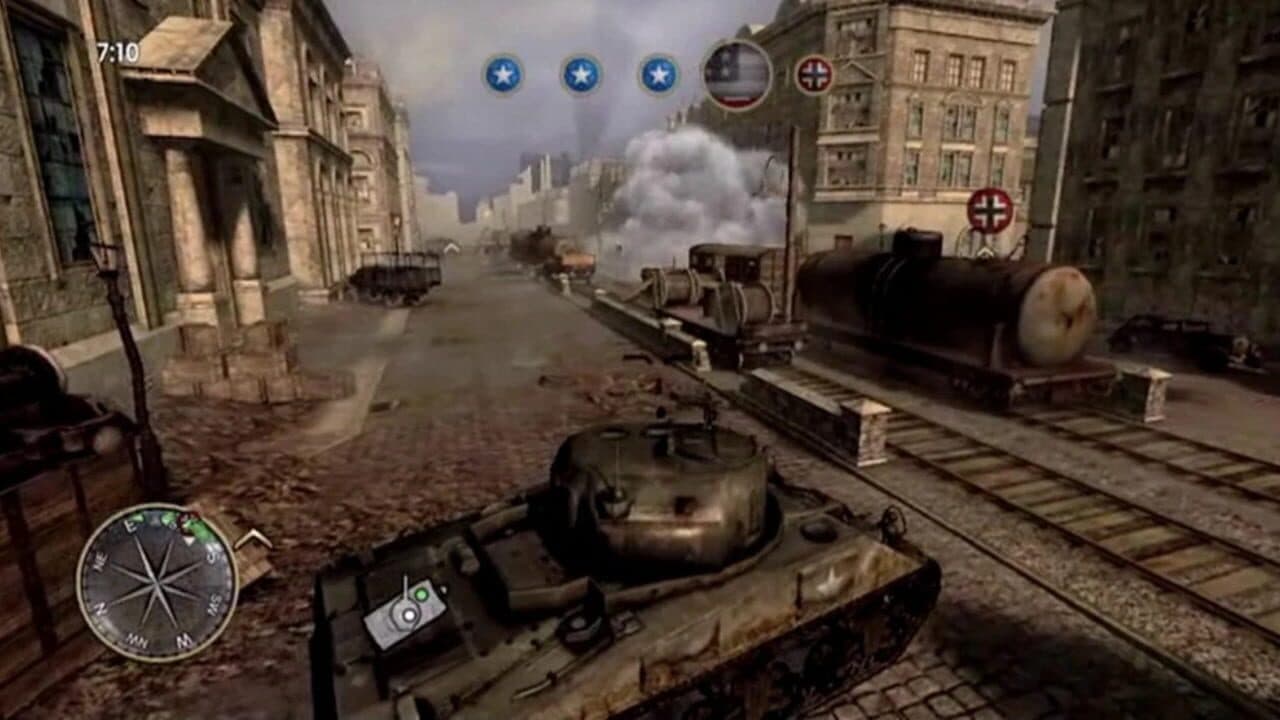Click the second blue star icon
The height and width of the screenshot is (720, 1280).
click(578, 73)
